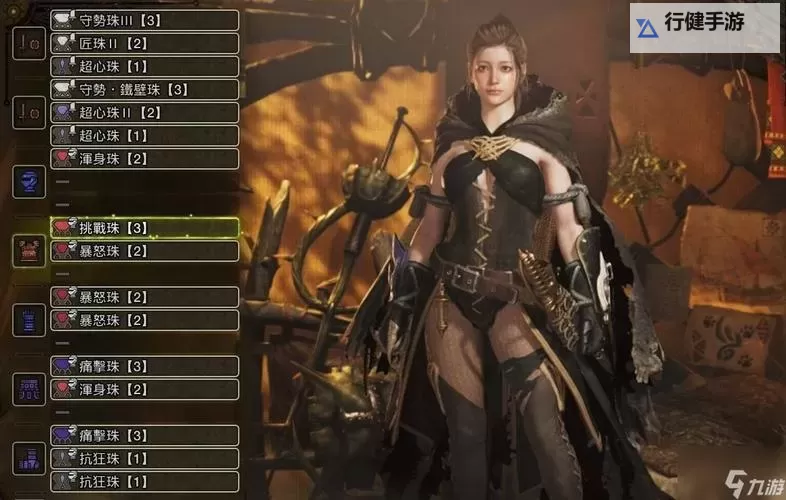Image resolution: width=786 pixels, height=500 pixels.
Task: Click the 守勢・鐵壁珠【3】 decoration entry
Action: click(x=145, y=89)
